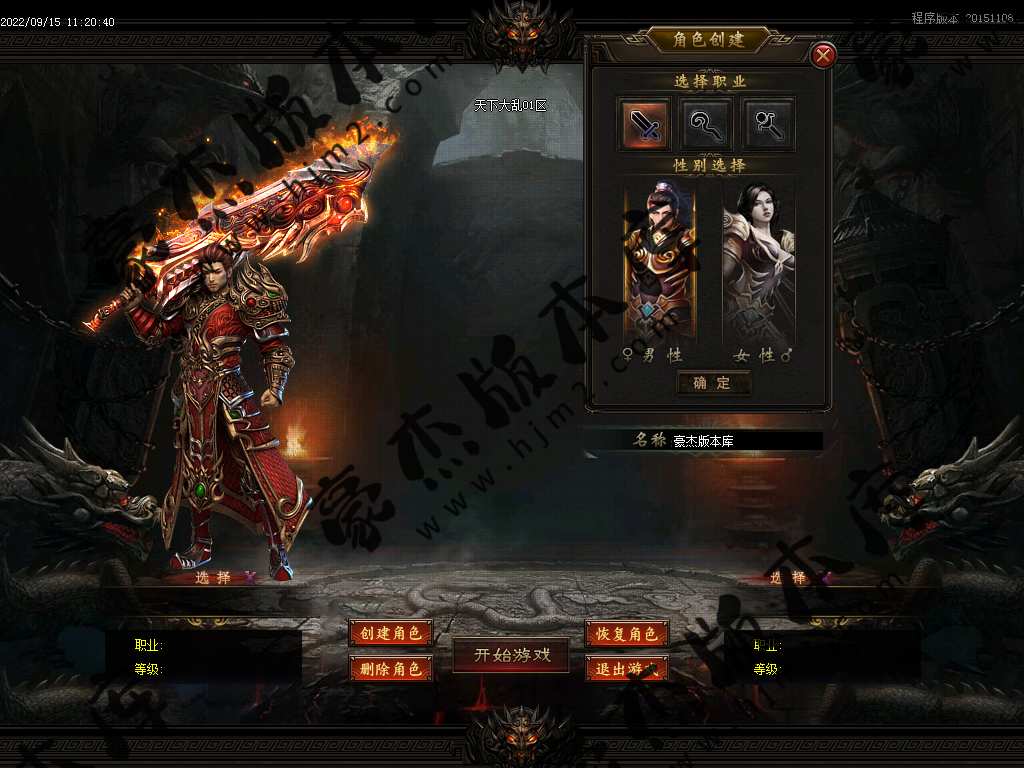This screenshot has height=768, width=1024.
Task: Confirm with the 确定 button
Action: tap(712, 383)
